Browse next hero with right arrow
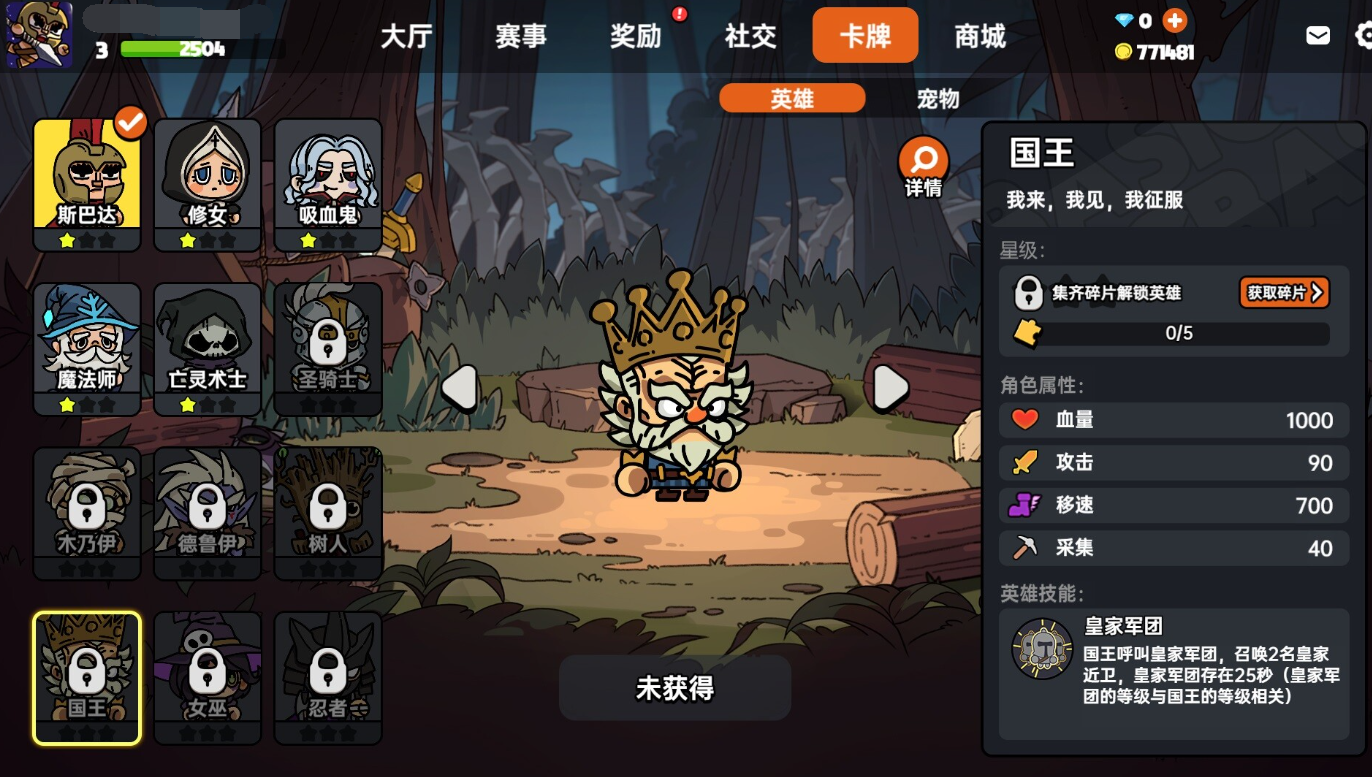Image resolution: width=1372 pixels, height=777 pixels. [888, 388]
